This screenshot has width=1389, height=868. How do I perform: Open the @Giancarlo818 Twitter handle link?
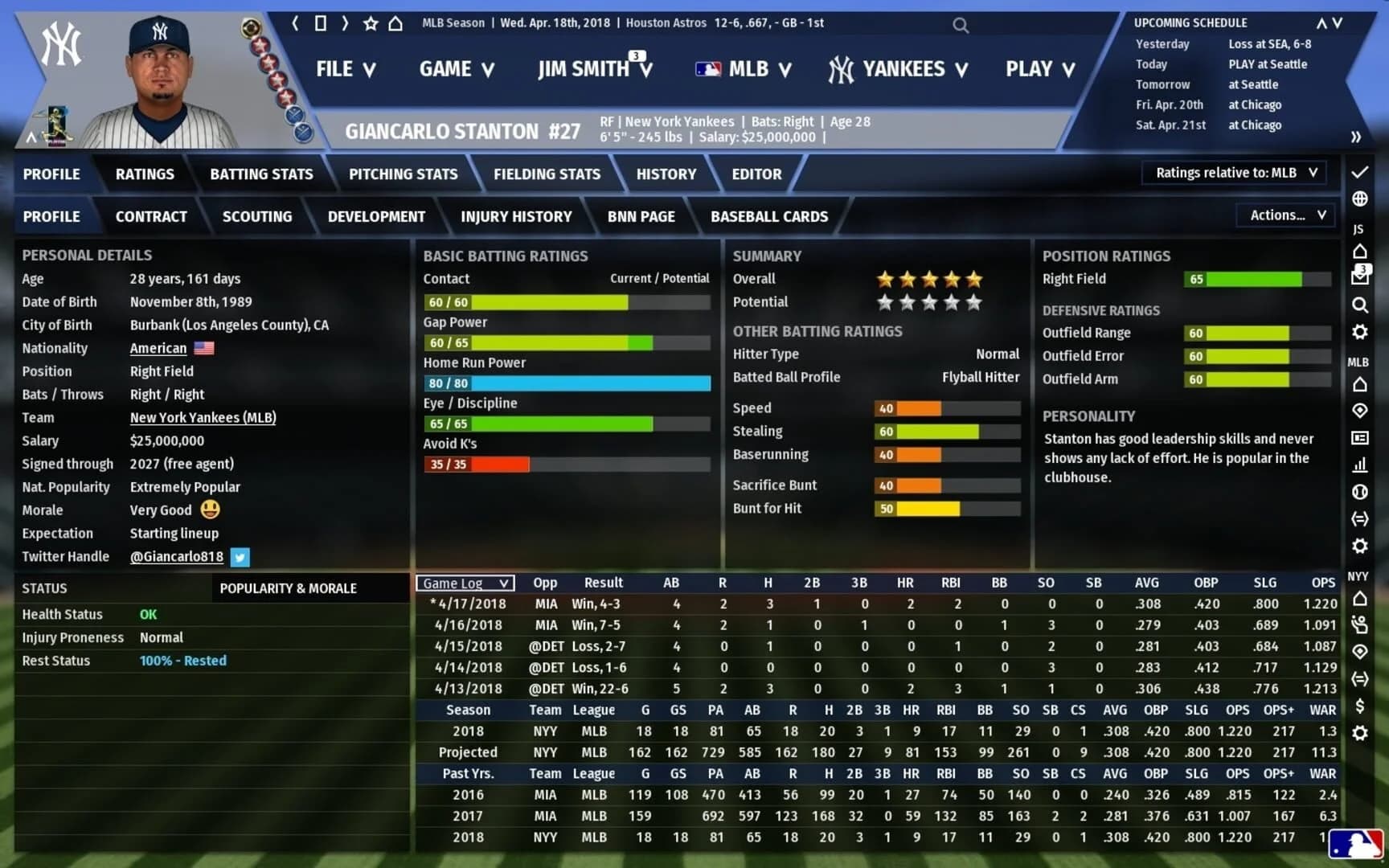[176, 556]
